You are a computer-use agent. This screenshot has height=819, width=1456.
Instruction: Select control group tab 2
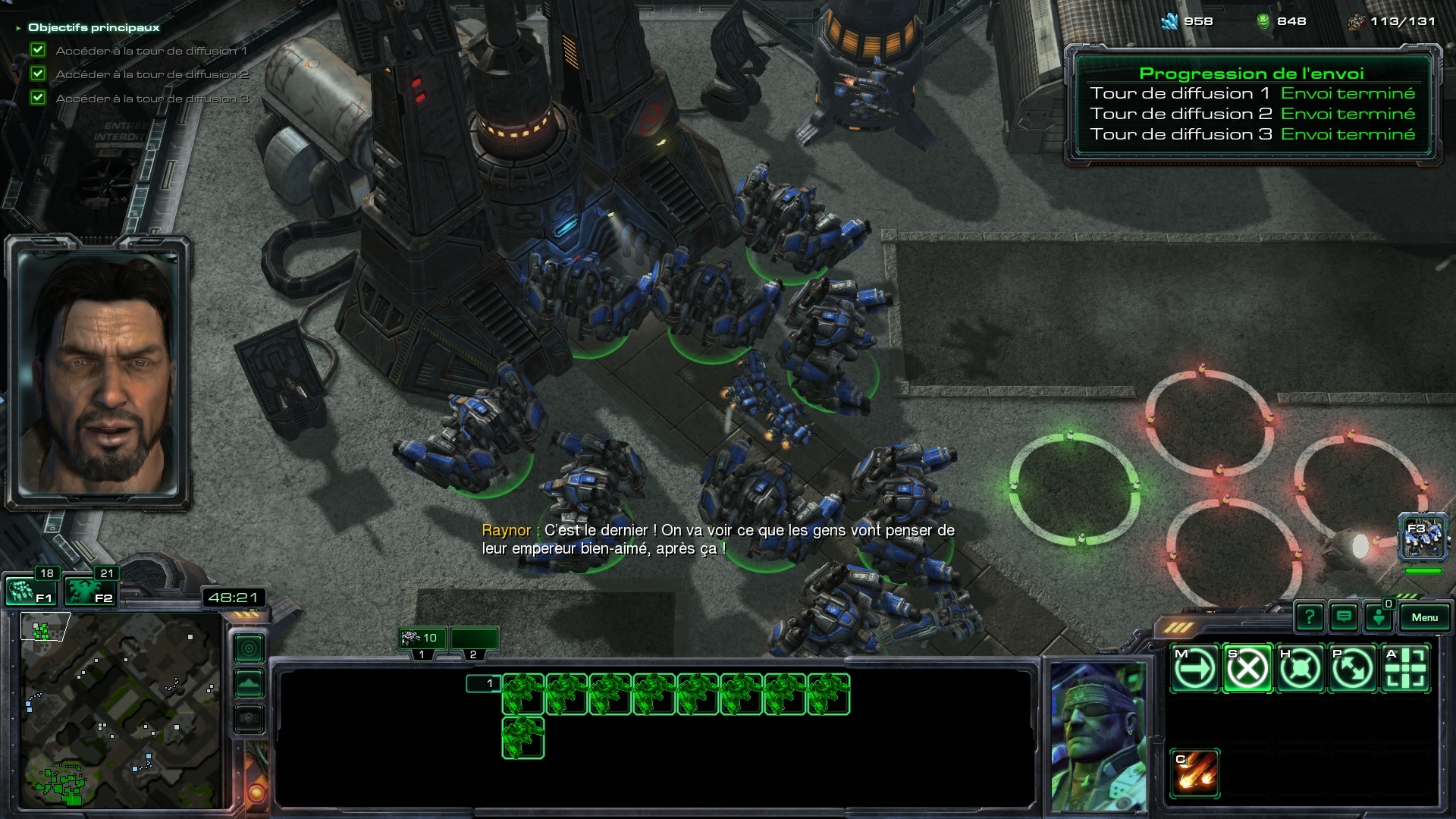[474, 639]
